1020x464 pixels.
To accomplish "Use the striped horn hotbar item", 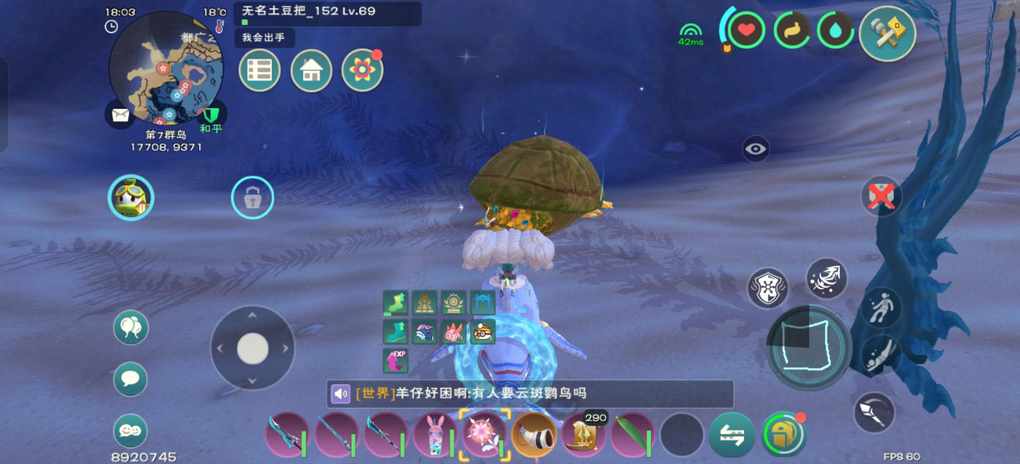I will click(534, 435).
